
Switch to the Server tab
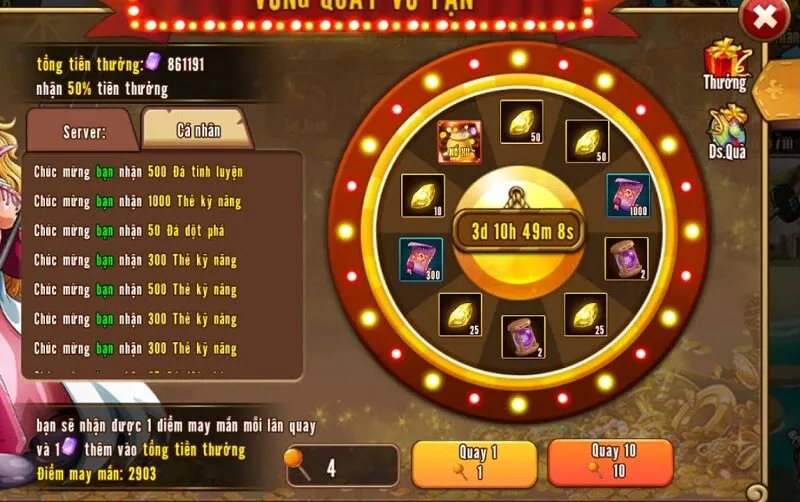(85, 131)
